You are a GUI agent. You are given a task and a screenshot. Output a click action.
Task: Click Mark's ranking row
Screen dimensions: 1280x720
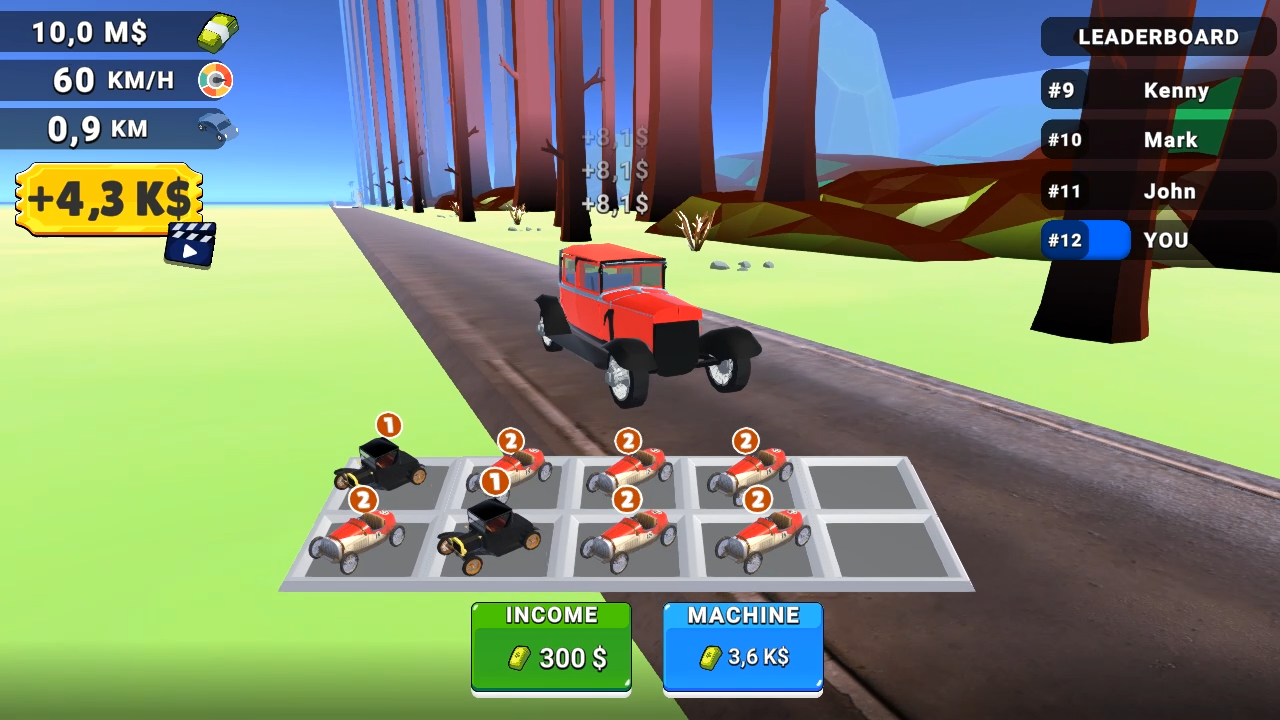click(1157, 140)
